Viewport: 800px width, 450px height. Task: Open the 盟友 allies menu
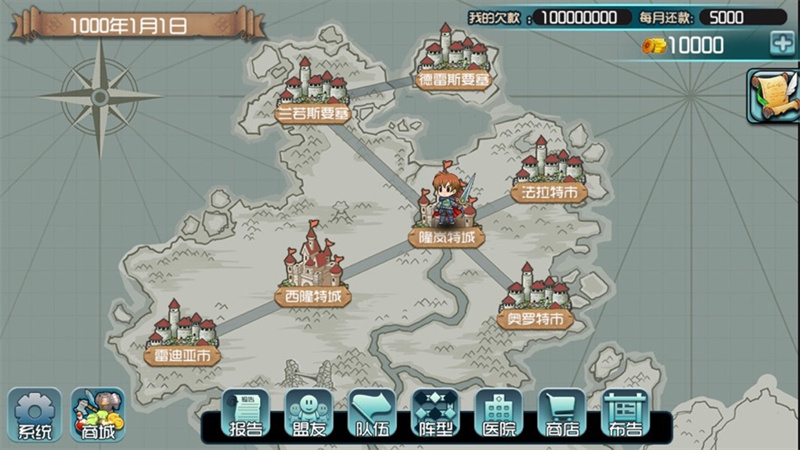tap(309, 414)
